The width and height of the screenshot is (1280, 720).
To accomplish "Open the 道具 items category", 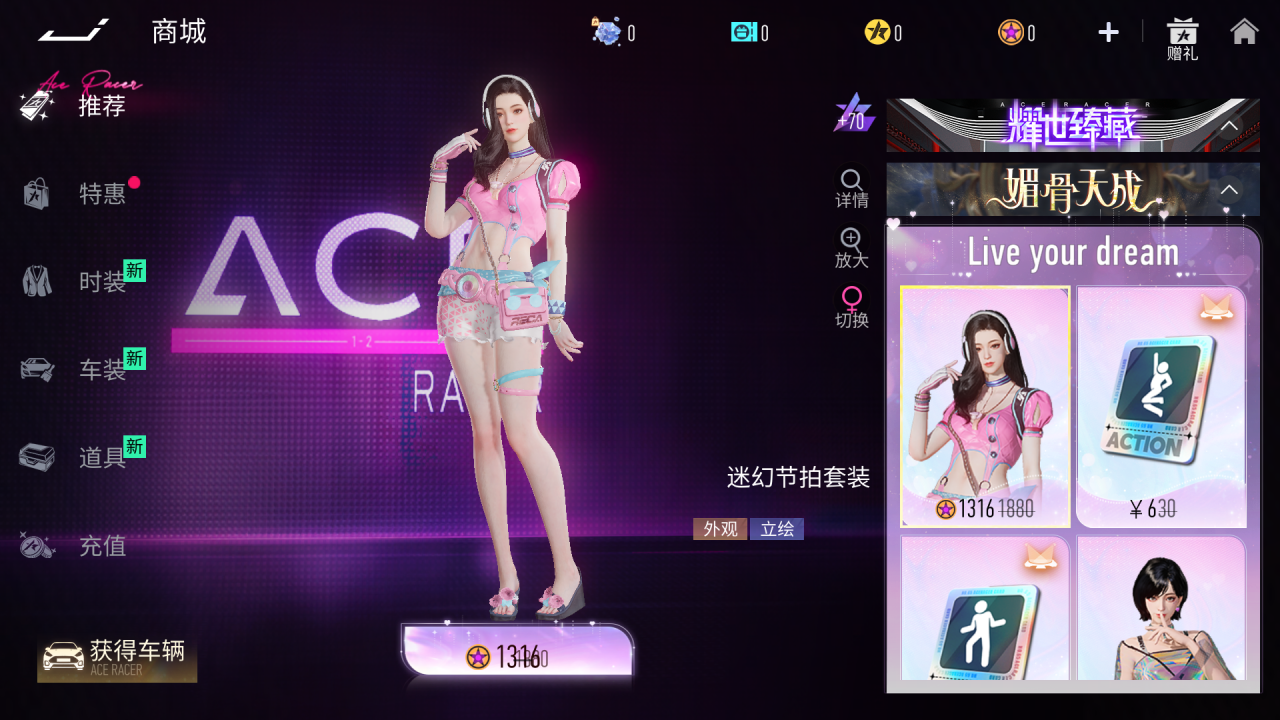I will (x=101, y=458).
